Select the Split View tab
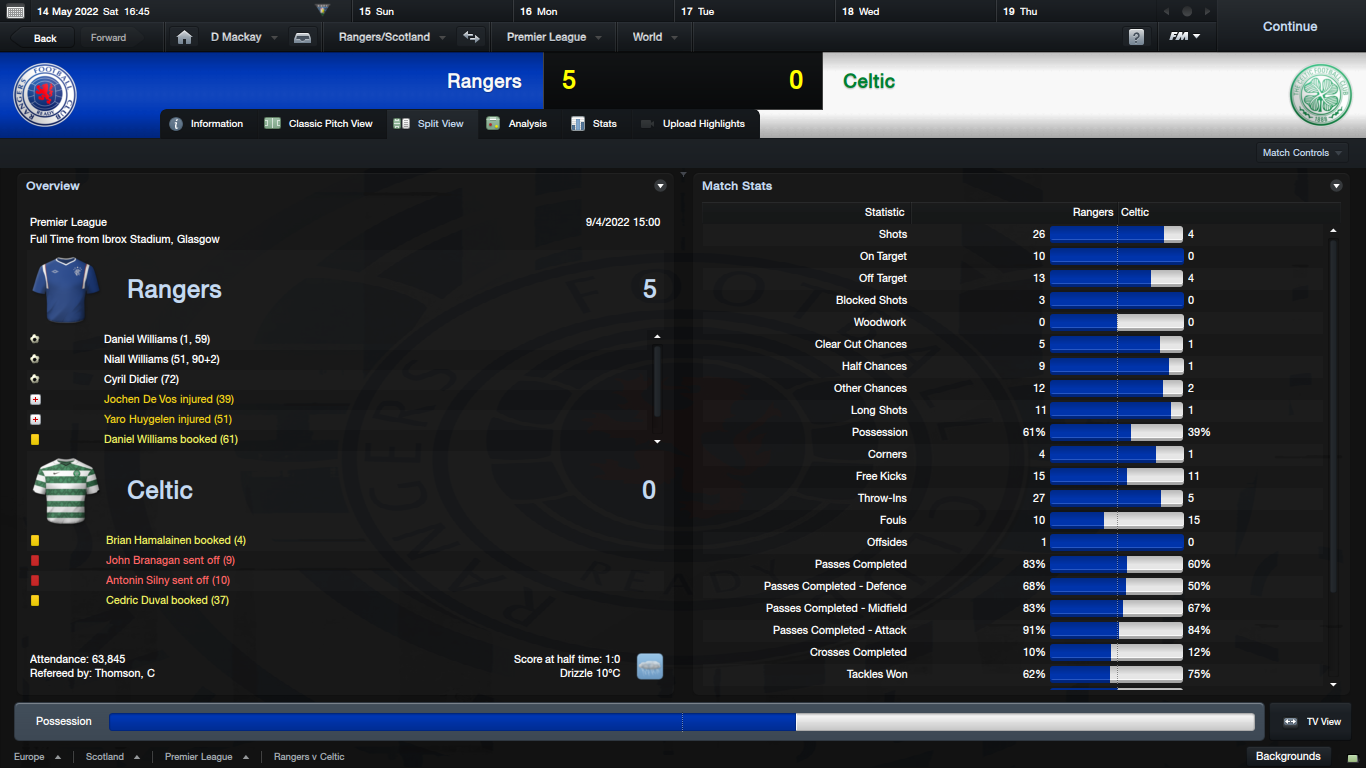This screenshot has height=768, width=1366. (x=430, y=124)
